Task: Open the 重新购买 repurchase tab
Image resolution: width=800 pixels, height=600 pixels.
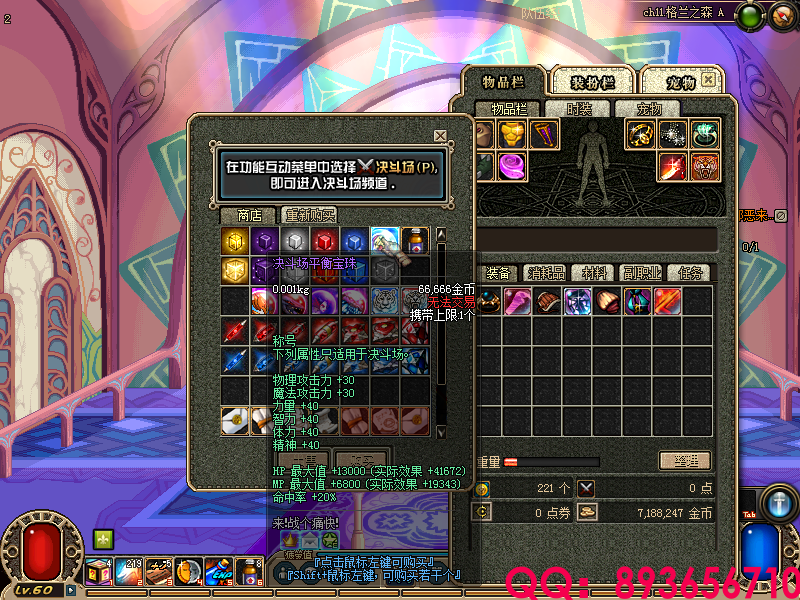Action: pyautogui.click(x=309, y=215)
